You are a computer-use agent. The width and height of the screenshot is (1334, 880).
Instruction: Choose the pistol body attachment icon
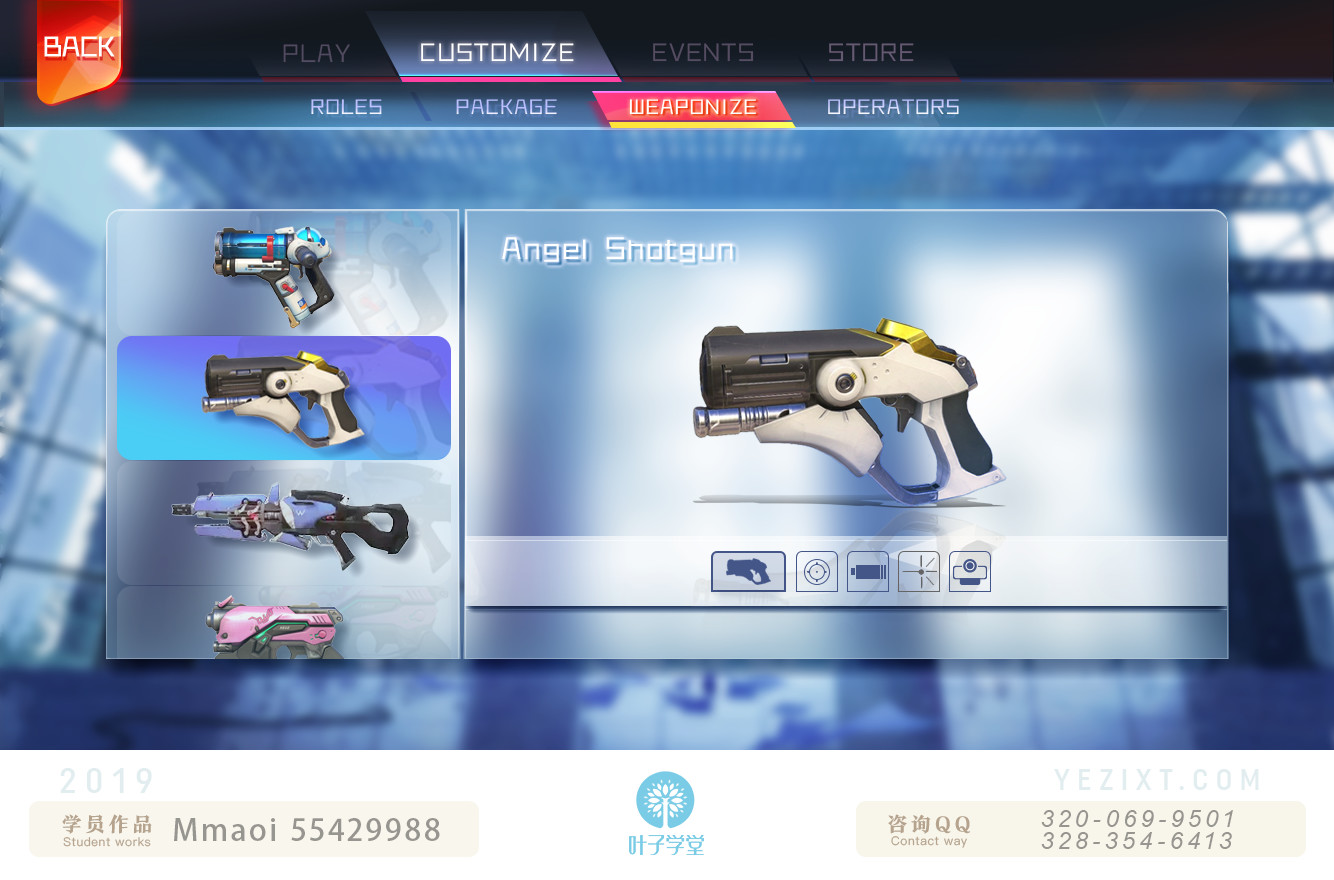(748, 572)
